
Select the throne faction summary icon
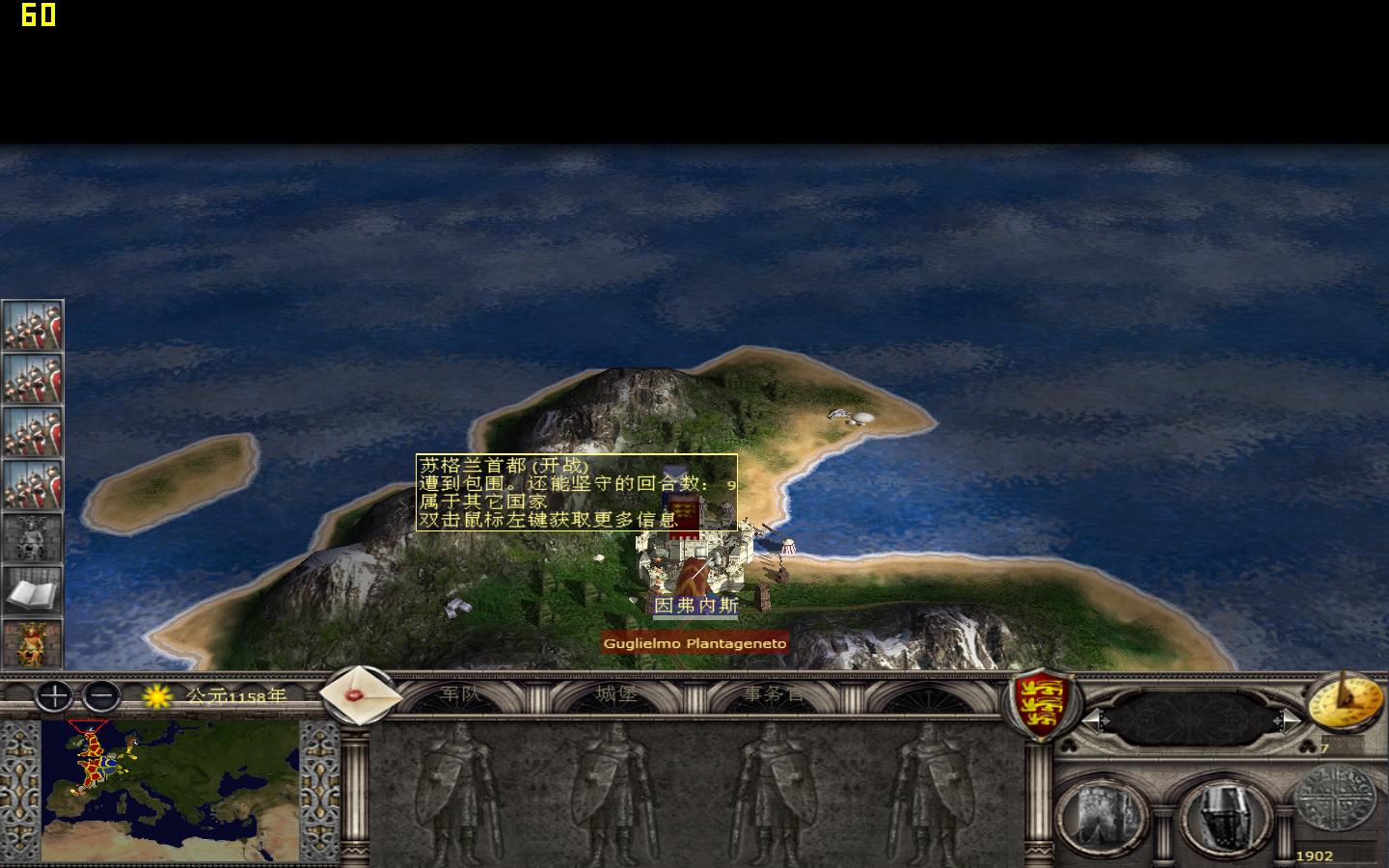click(x=32, y=640)
